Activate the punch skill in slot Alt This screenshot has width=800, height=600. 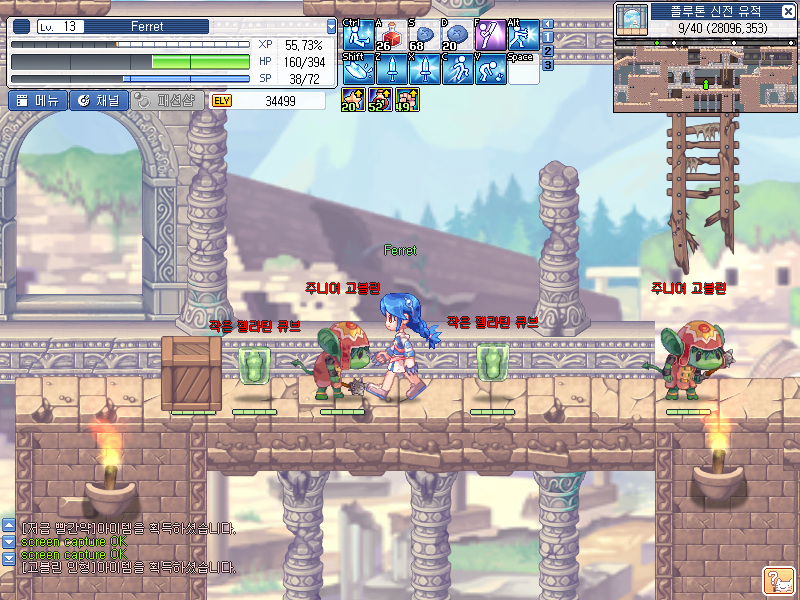523,35
